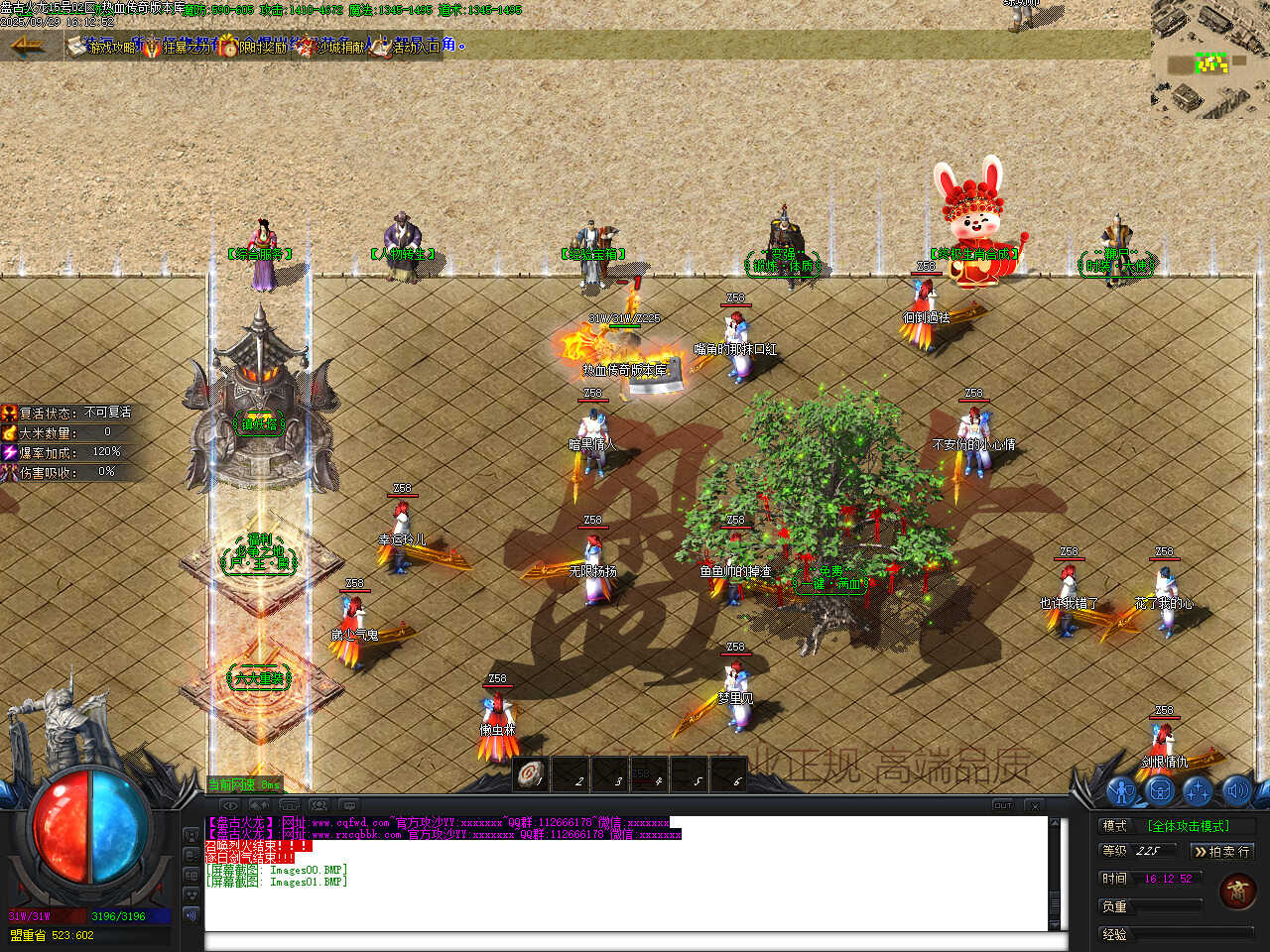This screenshot has height=952, width=1270.
Task: Click the minimap
Action: coord(1209,59)
